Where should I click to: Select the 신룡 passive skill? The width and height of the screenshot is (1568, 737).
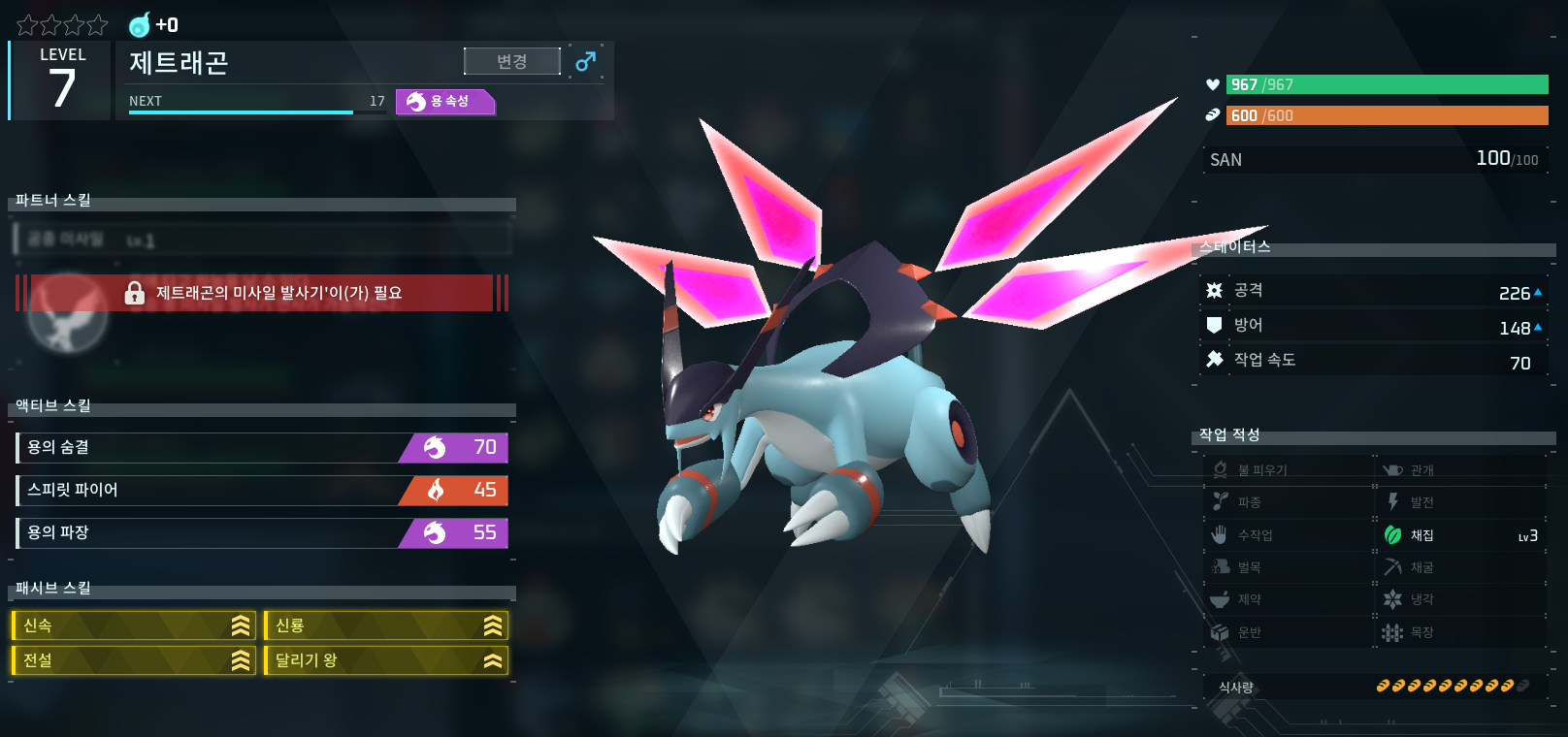click(386, 625)
